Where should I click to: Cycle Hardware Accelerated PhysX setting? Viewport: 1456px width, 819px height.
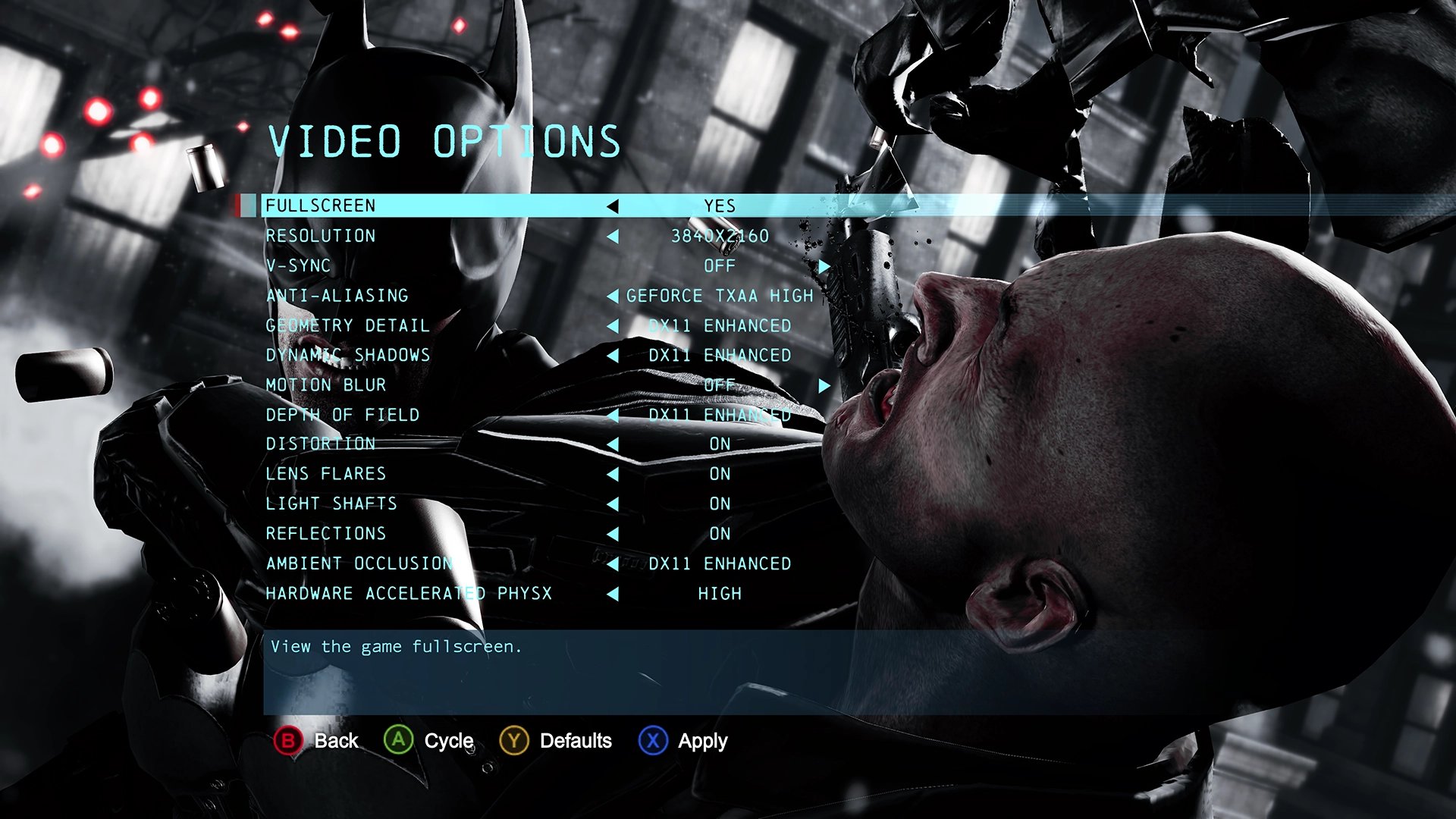[x=613, y=593]
